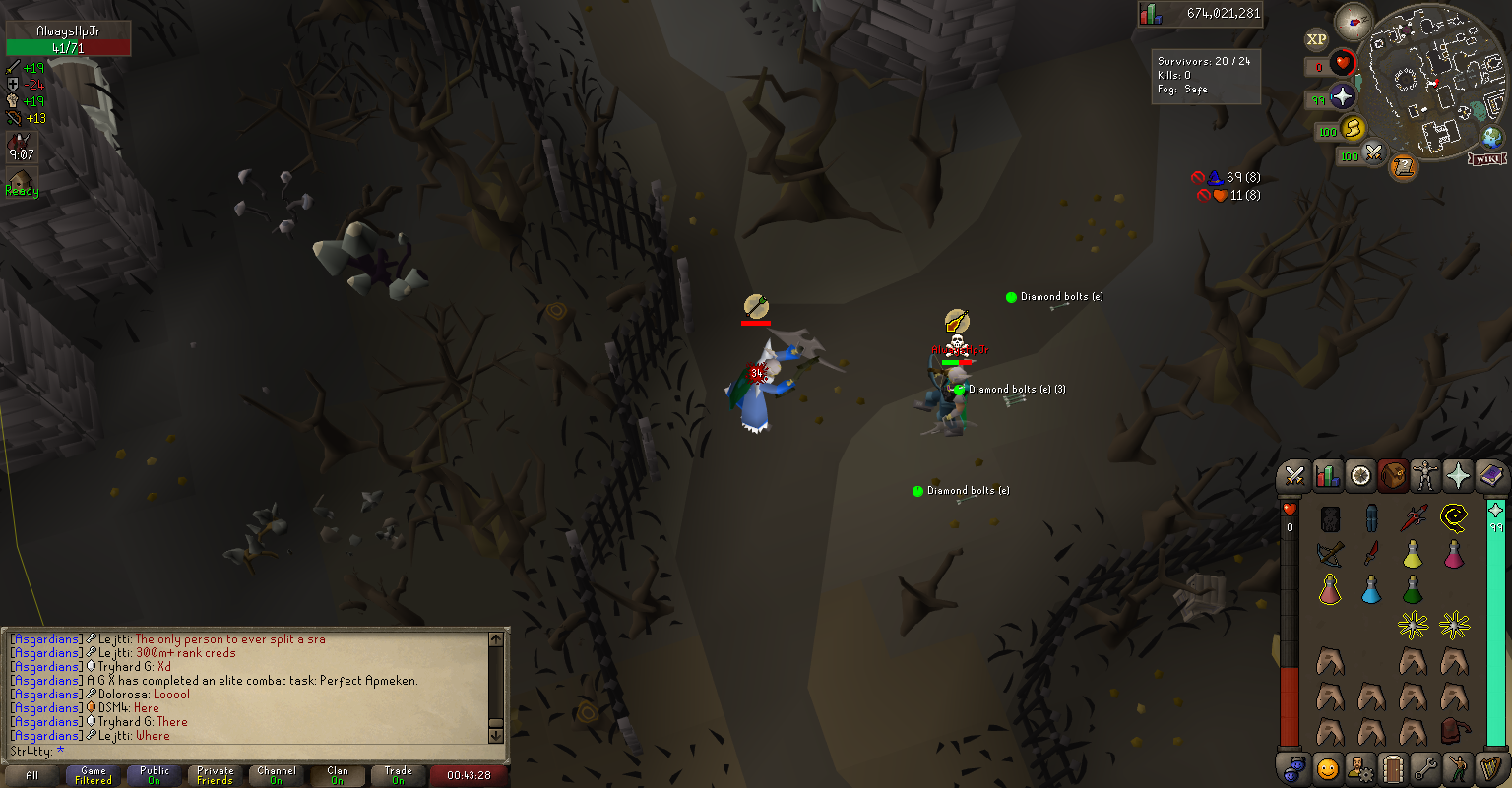Image resolution: width=1512 pixels, height=788 pixels.
Task: Click the Wiki lookup banner
Action: [x=1487, y=158]
